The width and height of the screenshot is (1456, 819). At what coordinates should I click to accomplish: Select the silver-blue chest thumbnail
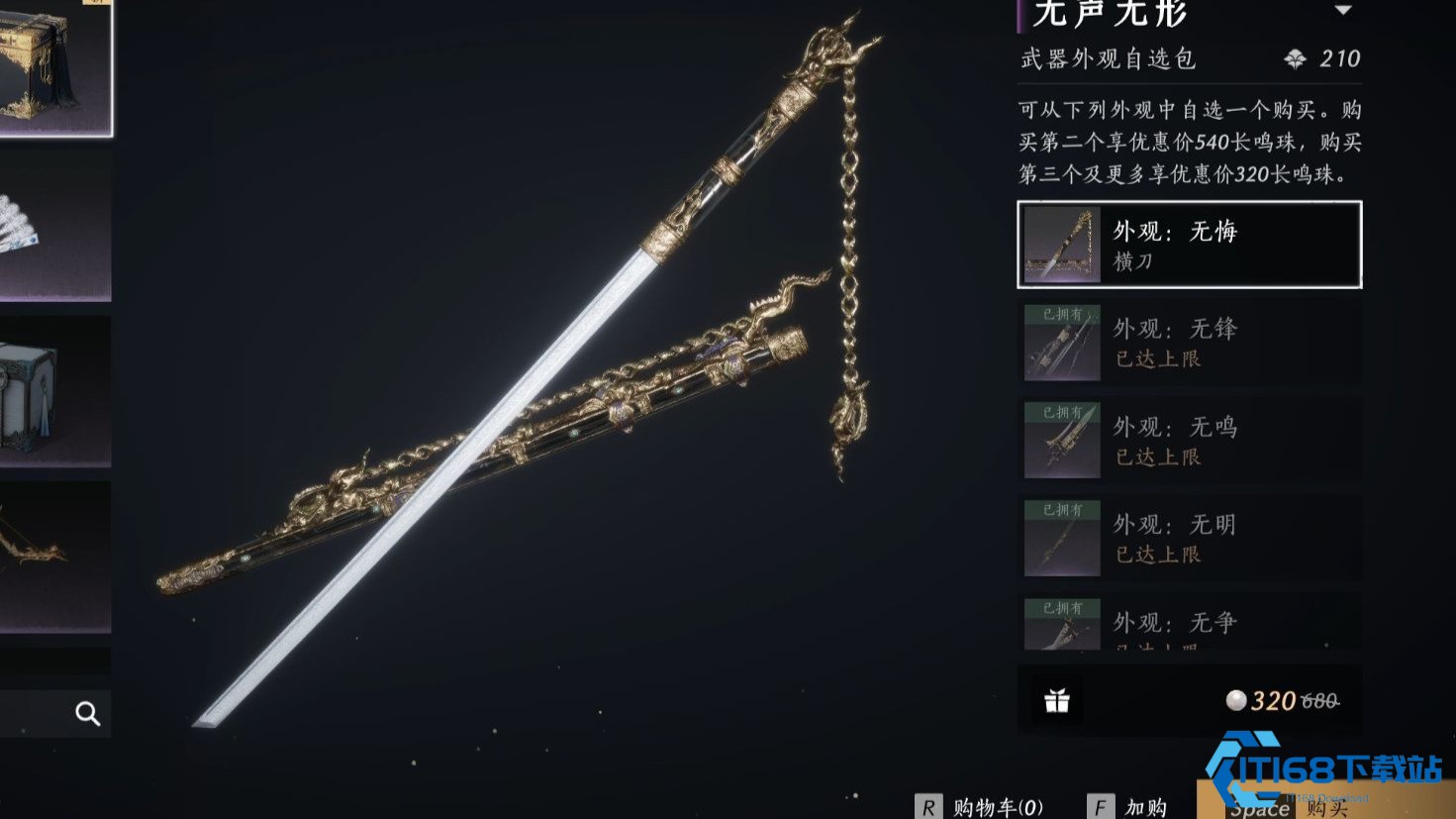[x=54, y=391]
